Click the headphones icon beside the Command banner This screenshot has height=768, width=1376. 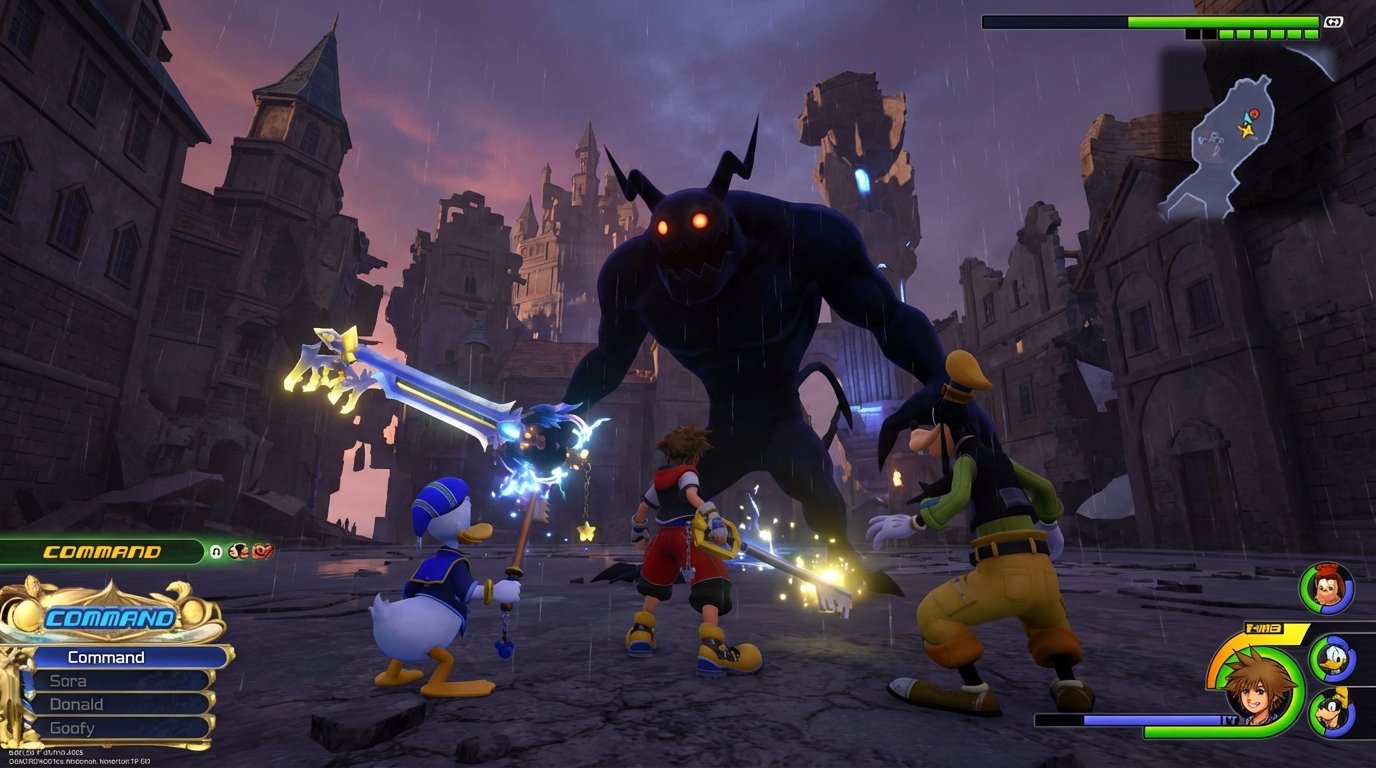pyautogui.click(x=215, y=550)
